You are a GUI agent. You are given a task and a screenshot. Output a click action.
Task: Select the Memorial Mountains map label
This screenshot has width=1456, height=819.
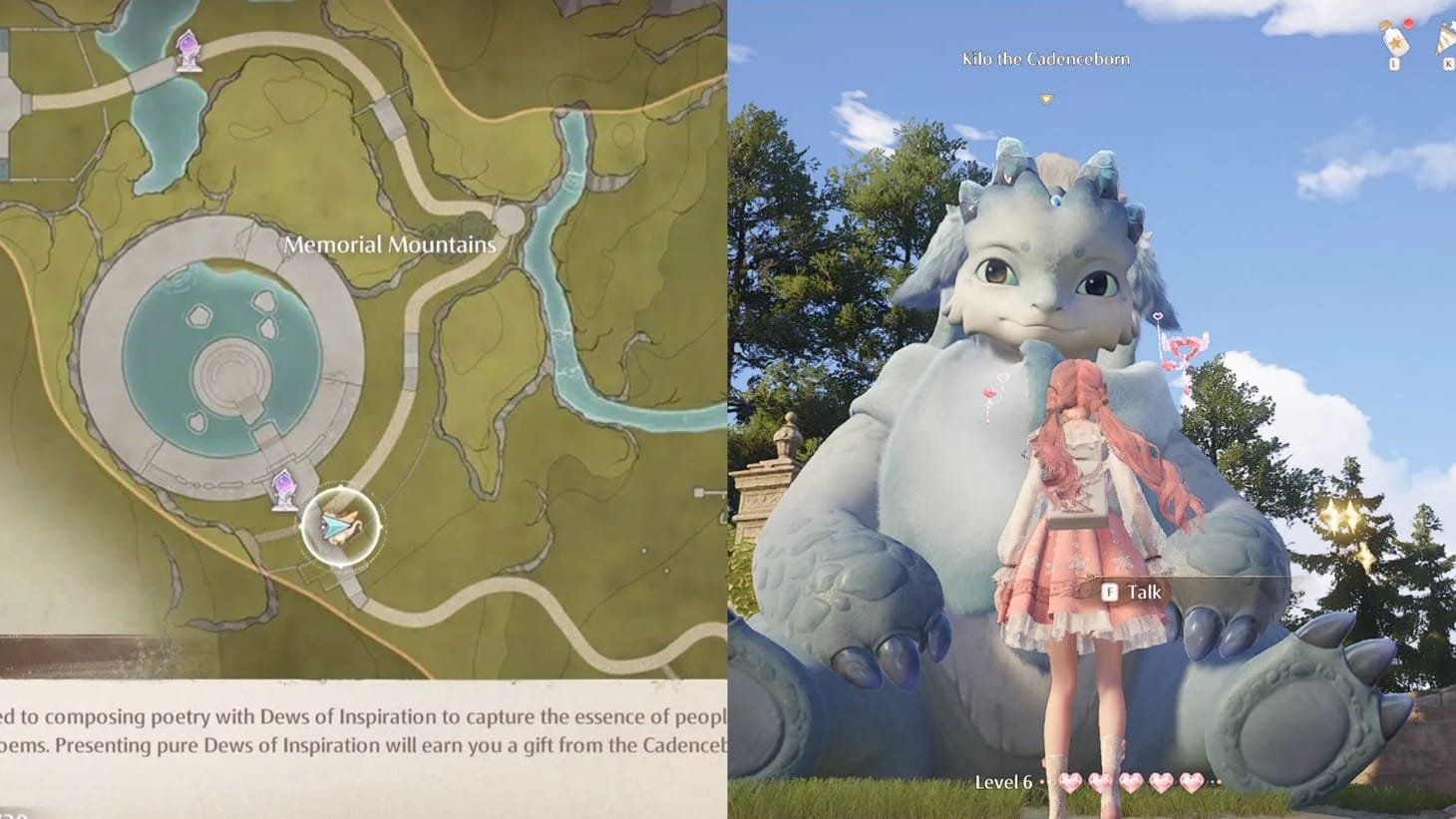point(391,243)
